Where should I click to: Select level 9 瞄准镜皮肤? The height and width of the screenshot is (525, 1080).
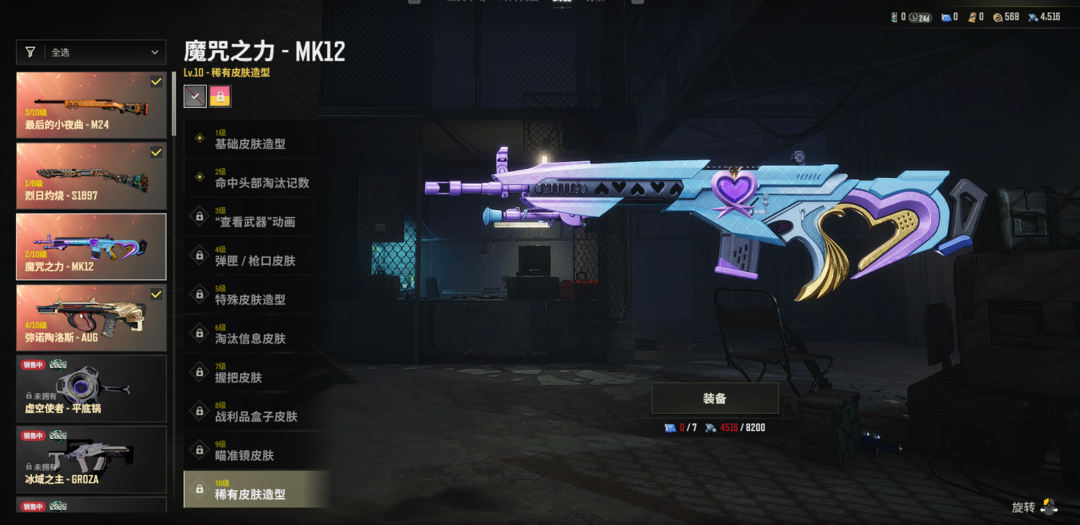coord(256,451)
